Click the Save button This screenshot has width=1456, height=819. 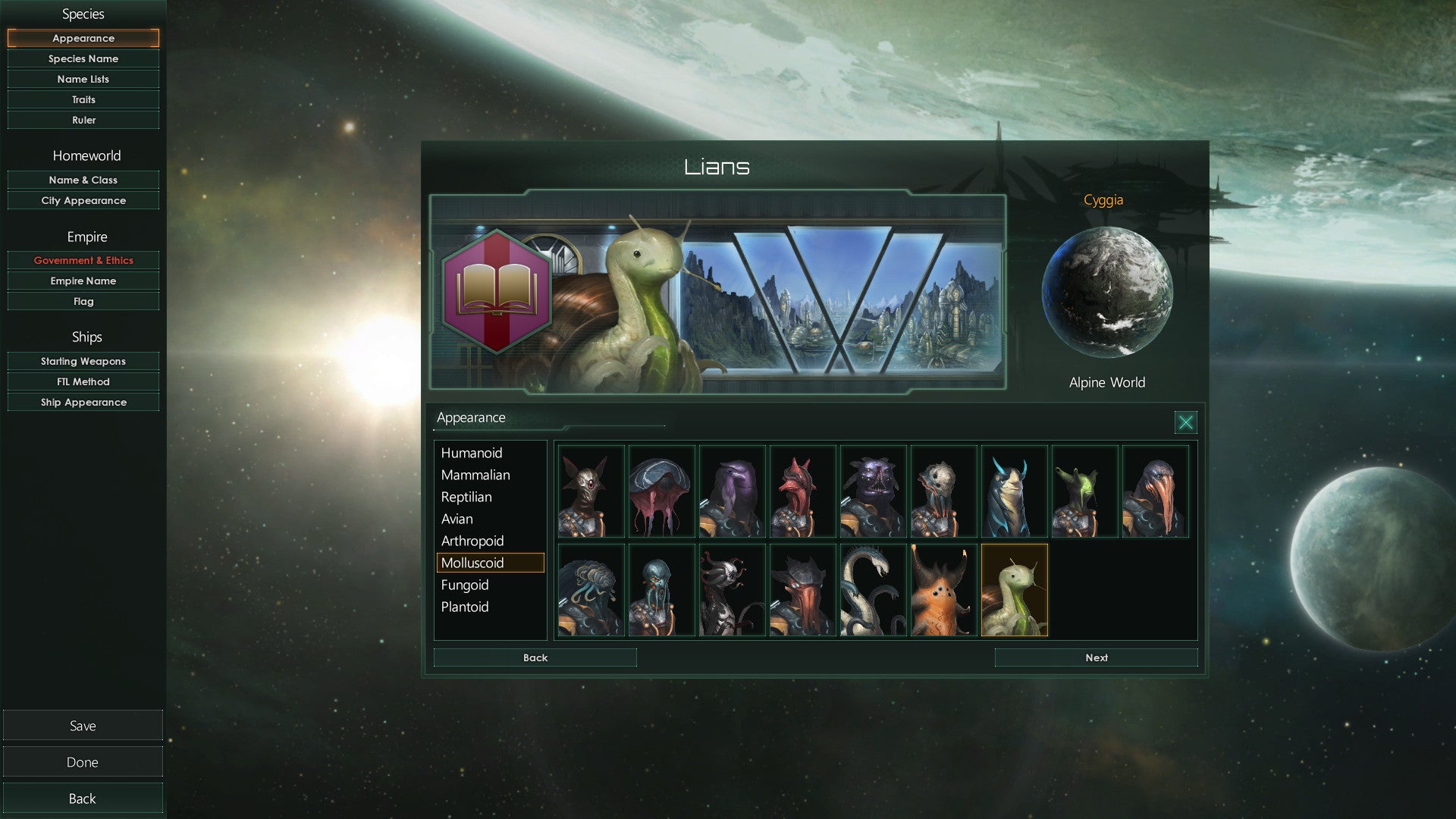point(83,726)
